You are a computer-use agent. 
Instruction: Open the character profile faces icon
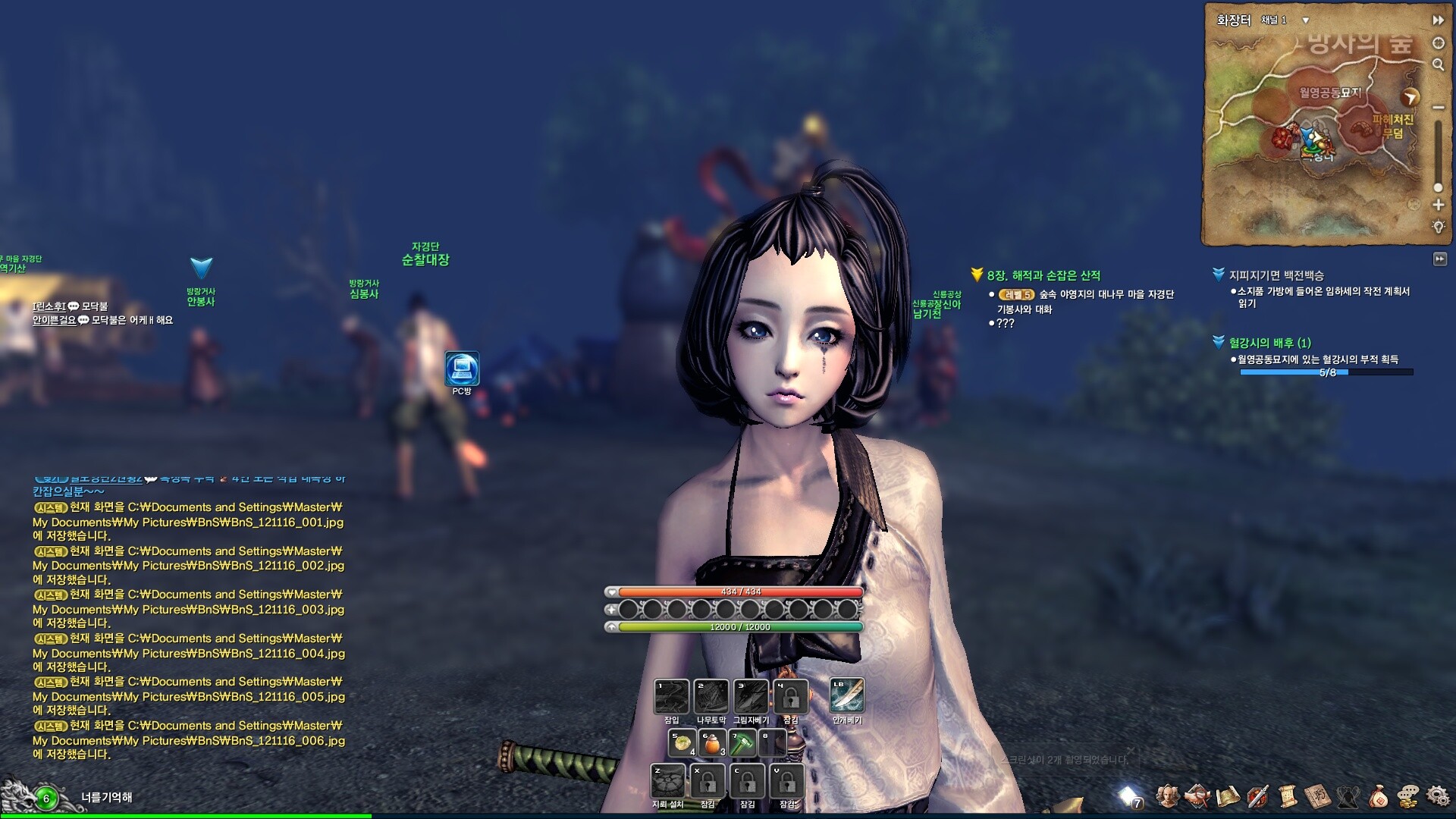tap(1168, 796)
